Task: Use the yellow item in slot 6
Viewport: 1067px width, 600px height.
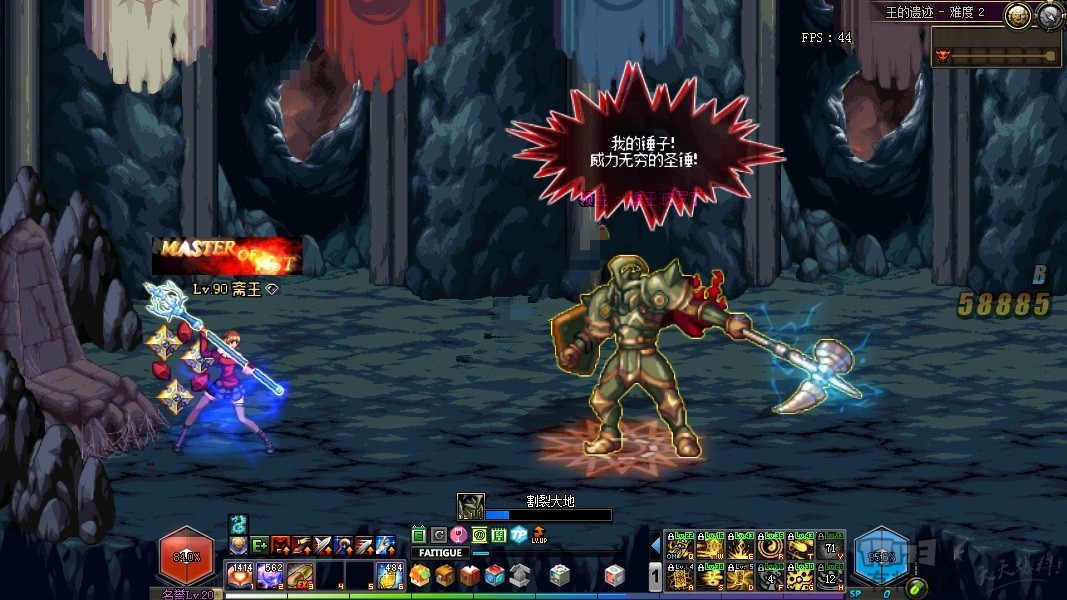Action: pyautogui.click(x=389, y=575)
